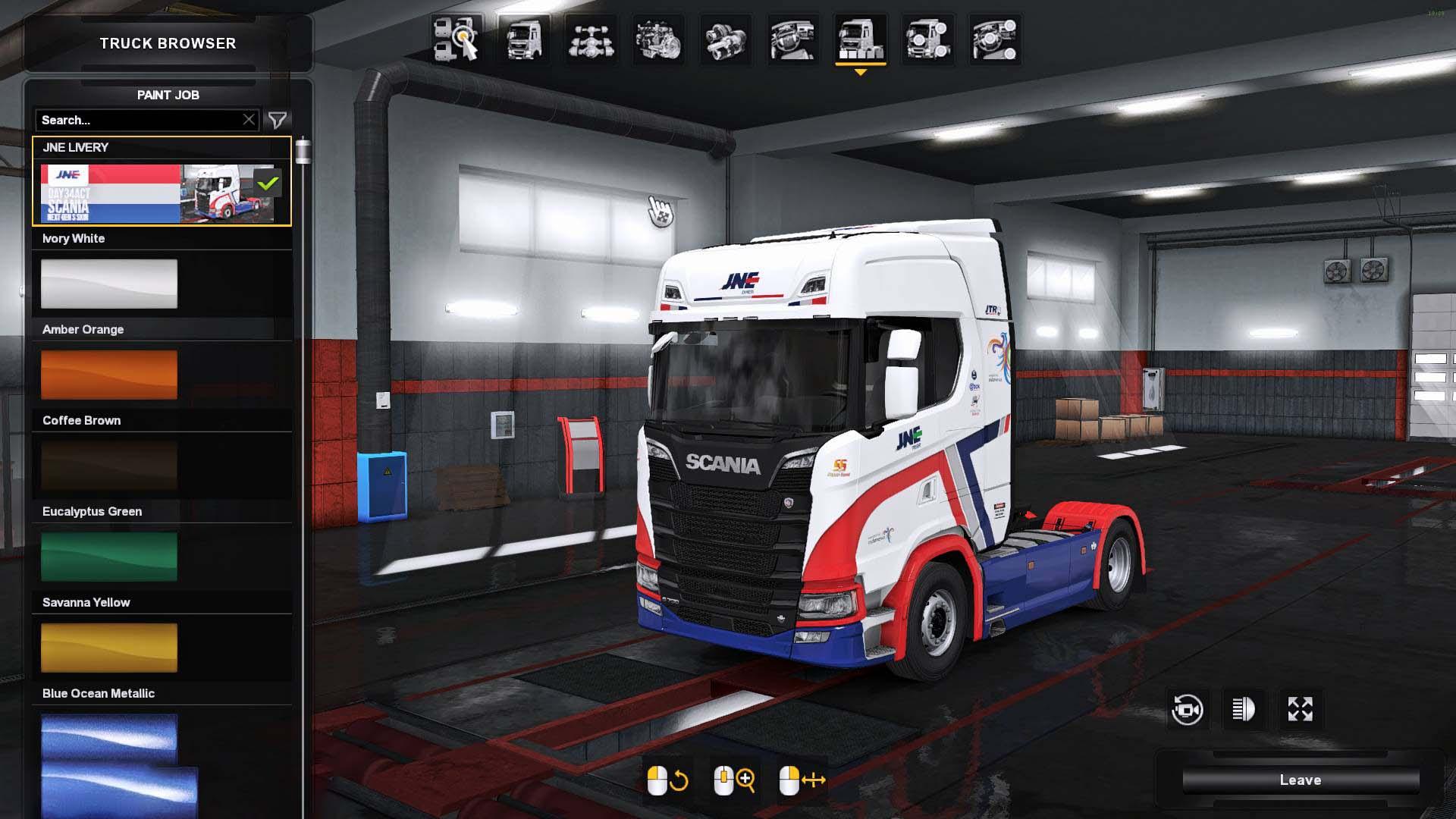The height and width of the screenshot is (819, 1456).
Task: Select the Eucalyptus Green paint color
Action: [109, 557]
